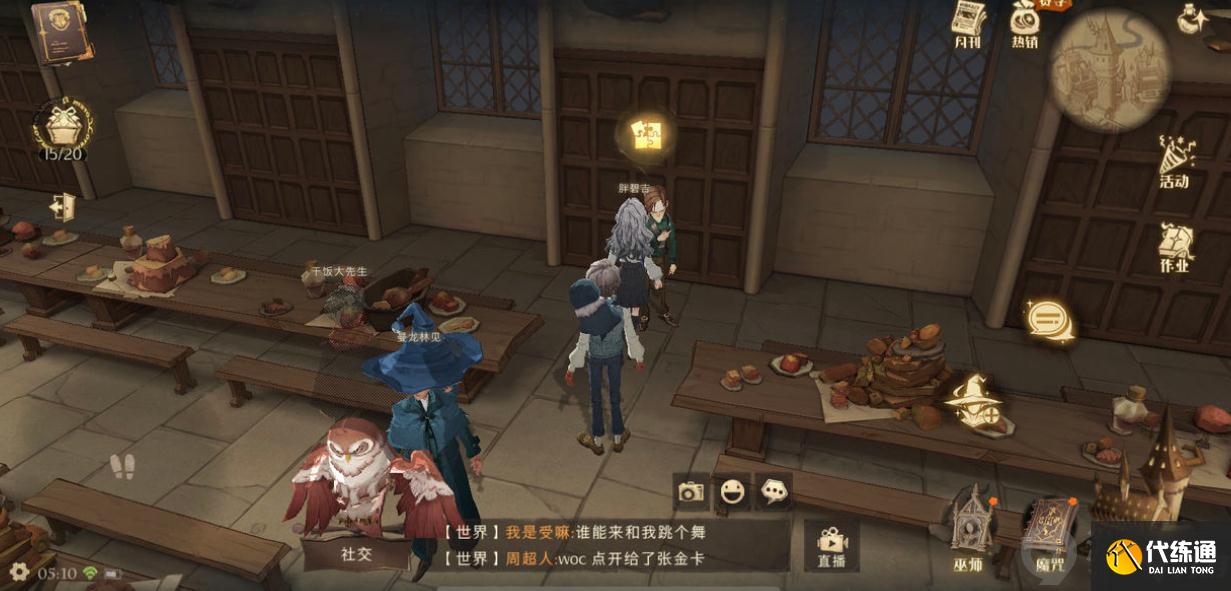The width and height of the screenshot is (1231, 591).
Task: Open the settings gear
Action: [19, 572]
